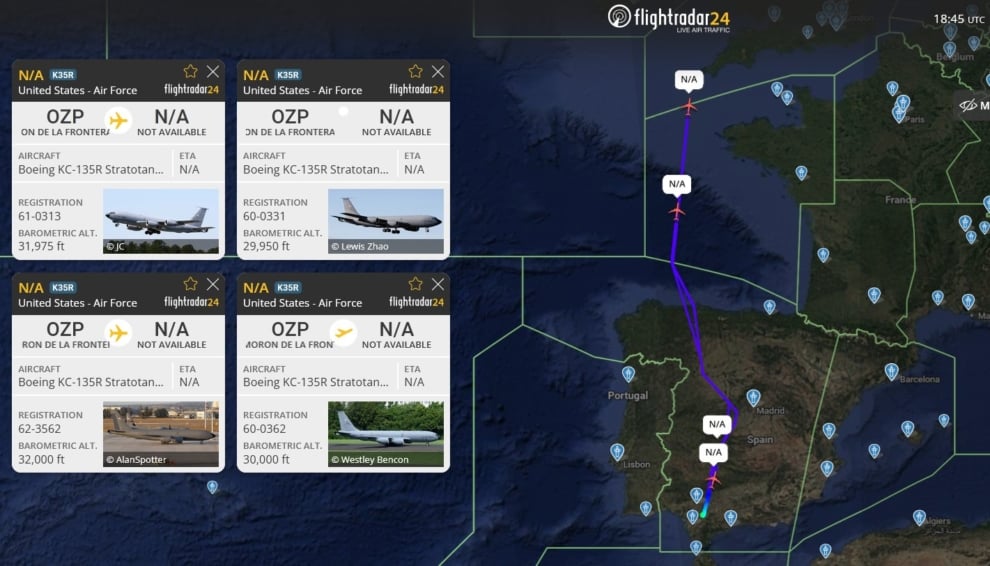Star the 60-0331 flight card
Image resolution: width=990 pixels, height=566 pixels.
click(x=415, y=72)
